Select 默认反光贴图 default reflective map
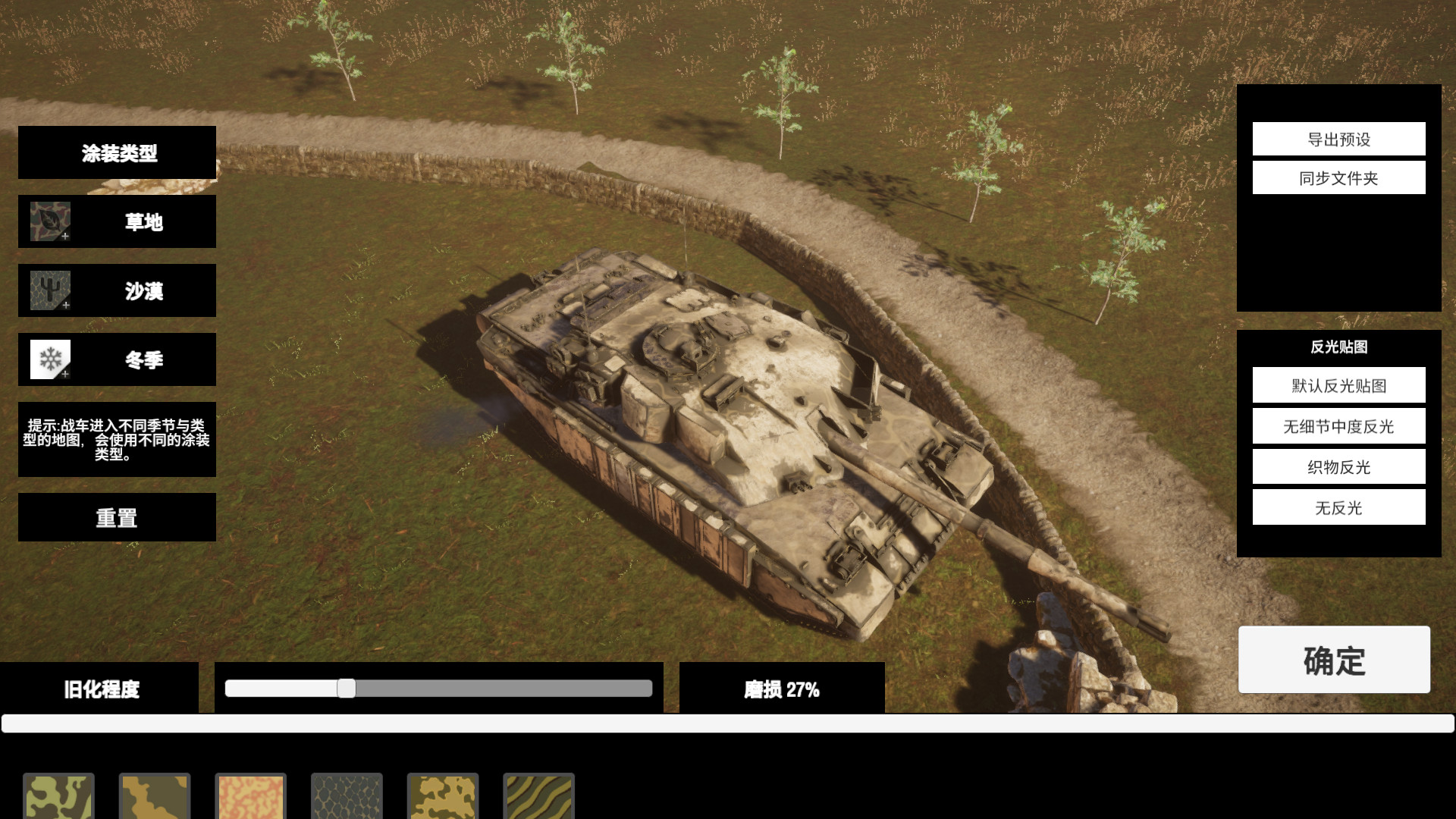Image resolution: width=1456 pixels, height=819 pixels. coord(1338,385)
